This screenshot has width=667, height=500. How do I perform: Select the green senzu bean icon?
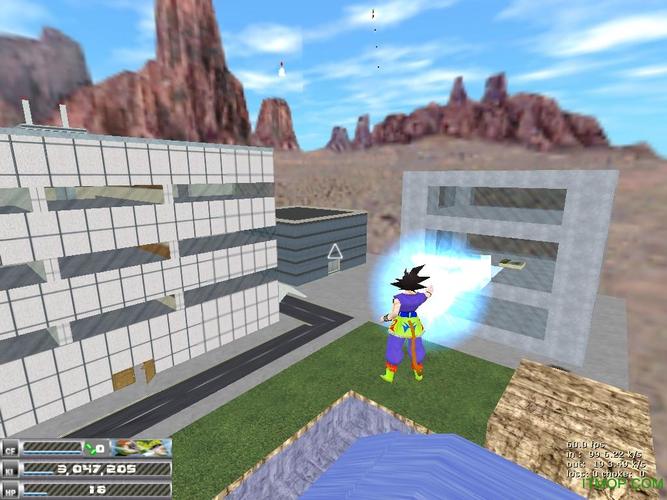(89, 447)
